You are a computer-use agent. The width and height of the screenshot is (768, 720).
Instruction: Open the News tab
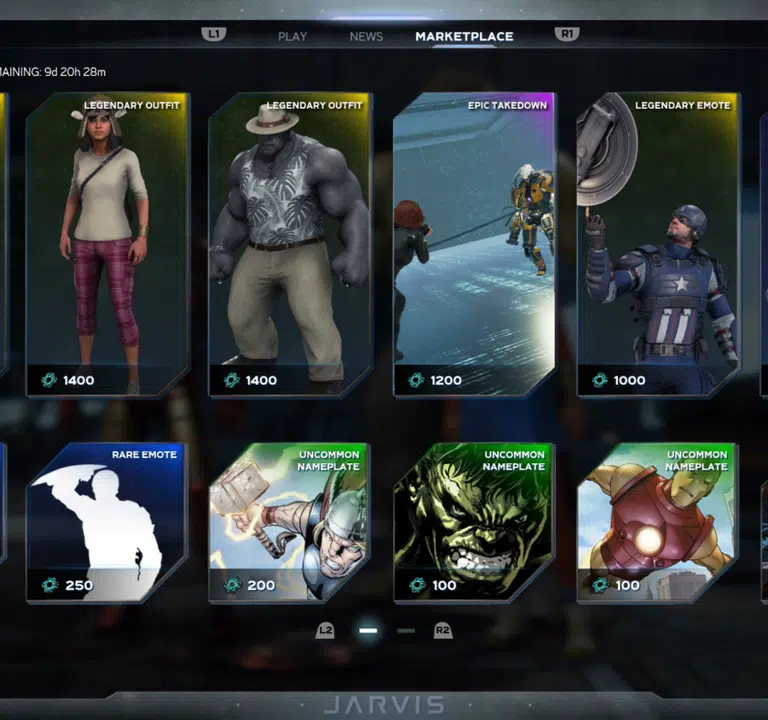[x=366, y=37]
